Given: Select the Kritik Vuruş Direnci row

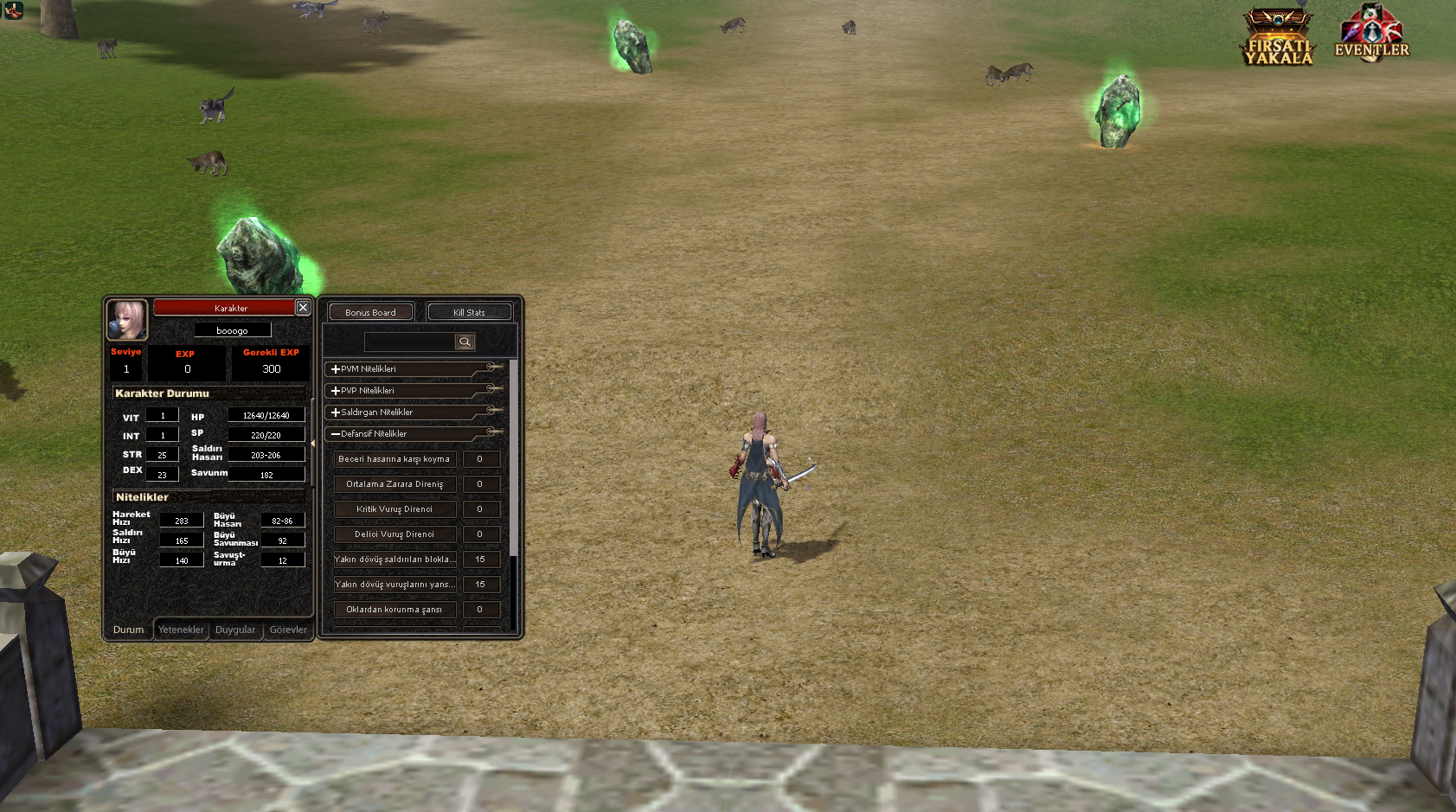Looking at the screenshot, I should coord(394,509).
